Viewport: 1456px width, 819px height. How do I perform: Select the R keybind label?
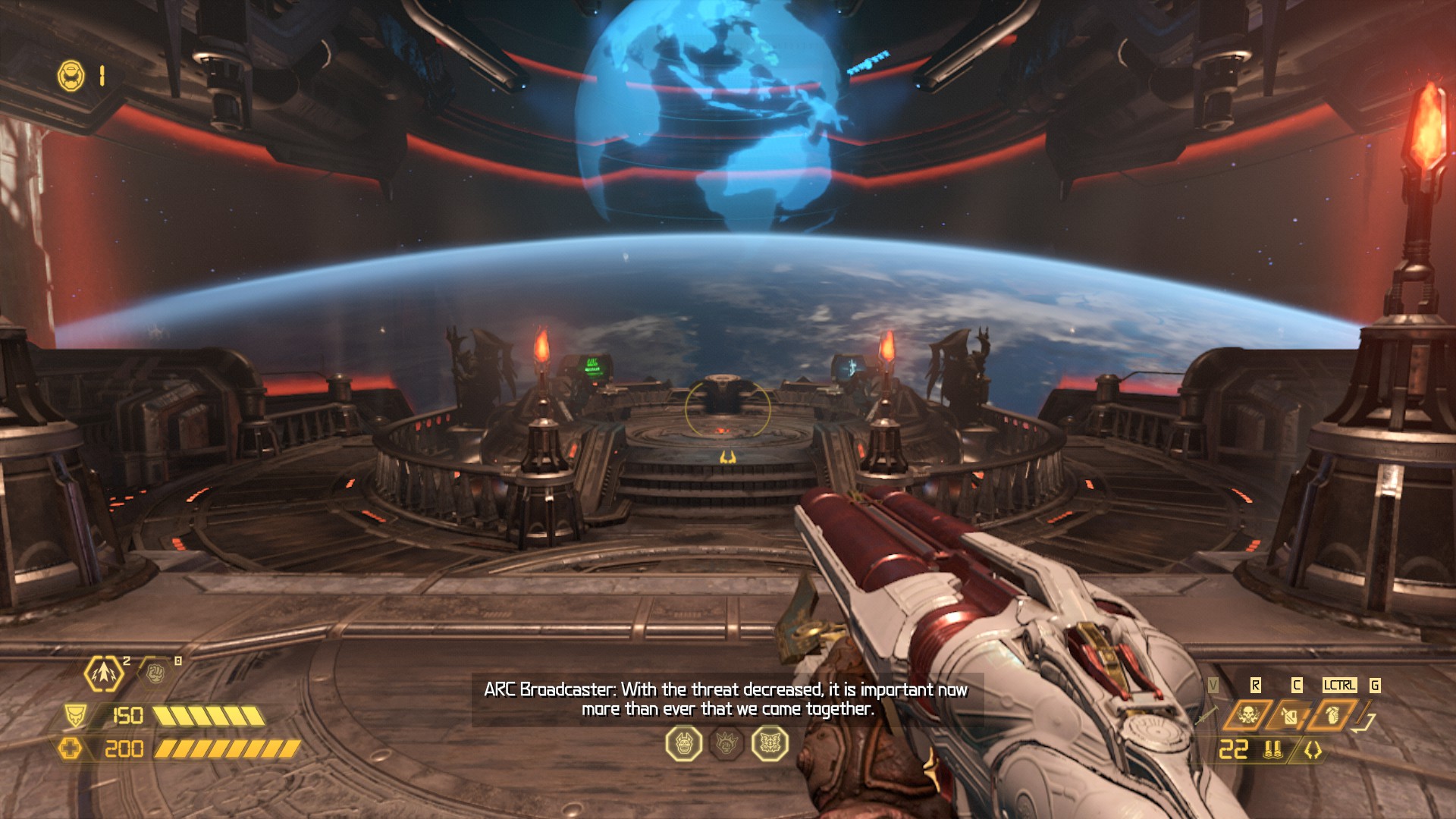pos(1256,684)
